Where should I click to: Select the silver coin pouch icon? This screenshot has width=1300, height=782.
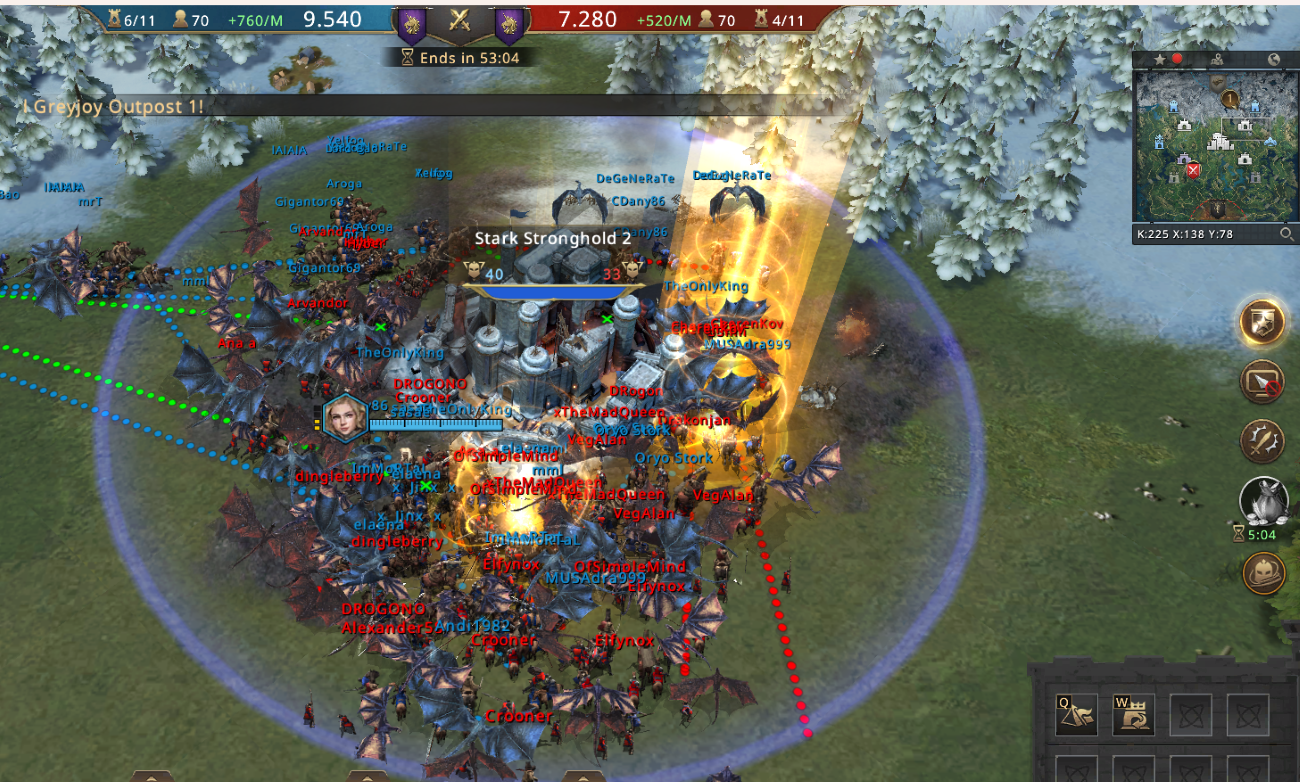(x=1263, y=499)
